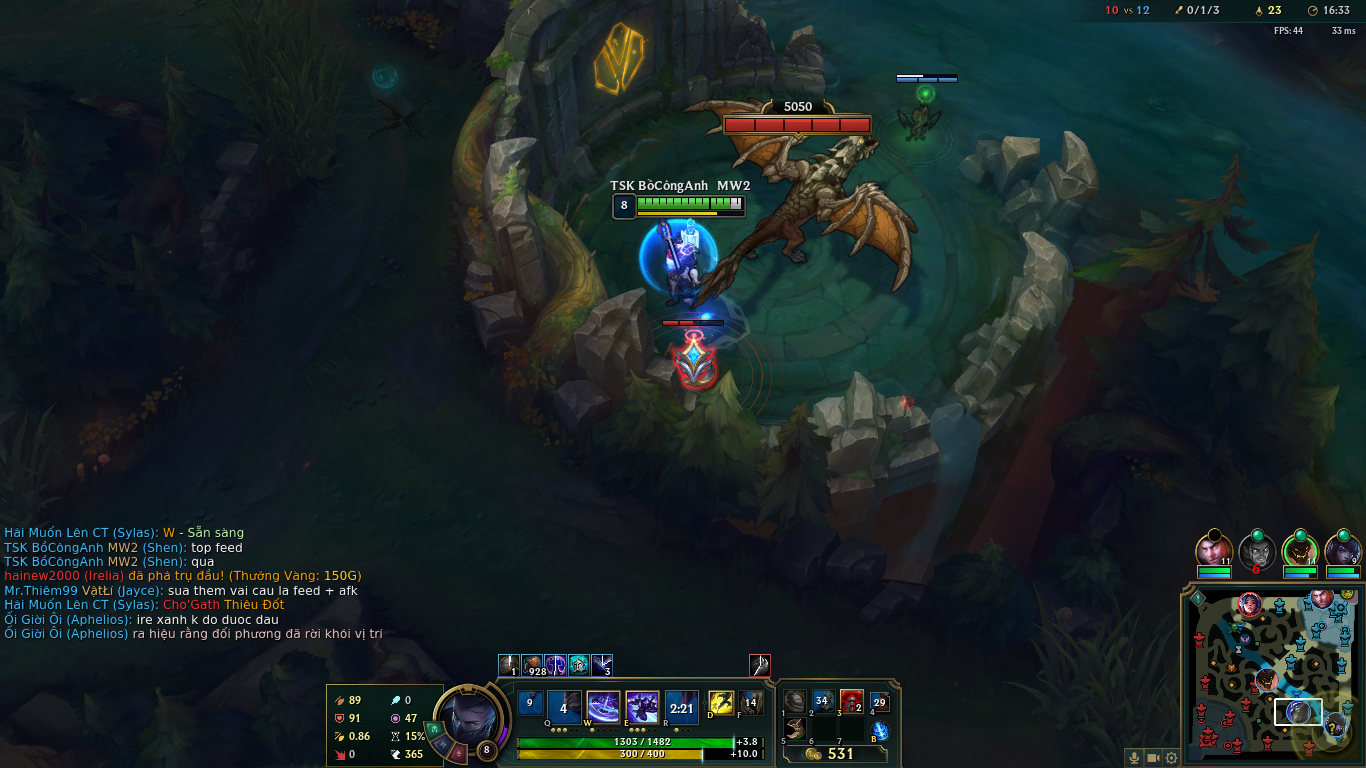The image size is (1366, 768).
Task: Trigger the yellow Flash summoner spell on D
Action: click(721, 703)
